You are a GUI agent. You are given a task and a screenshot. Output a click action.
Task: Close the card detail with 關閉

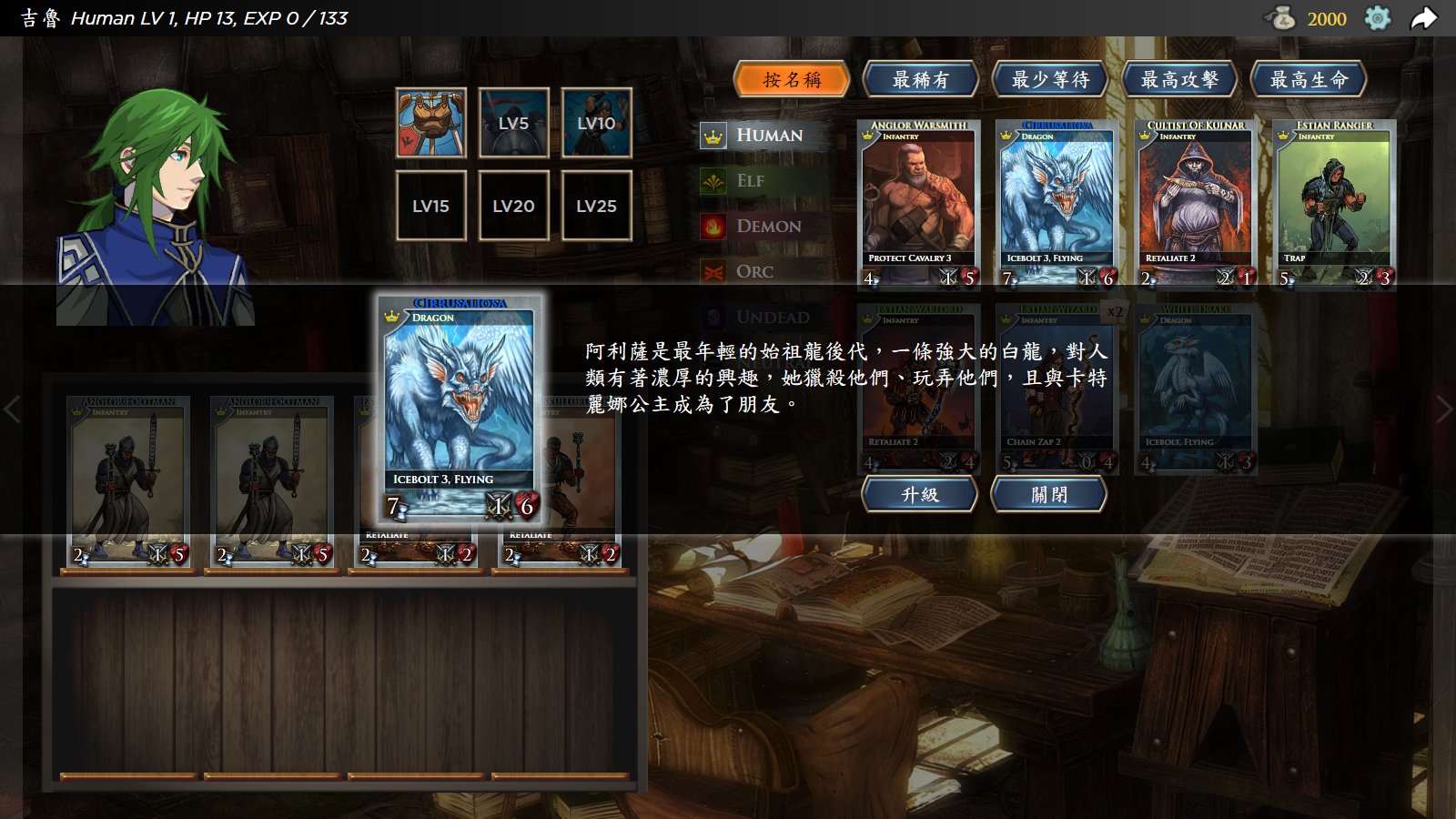coord(1049,494)
